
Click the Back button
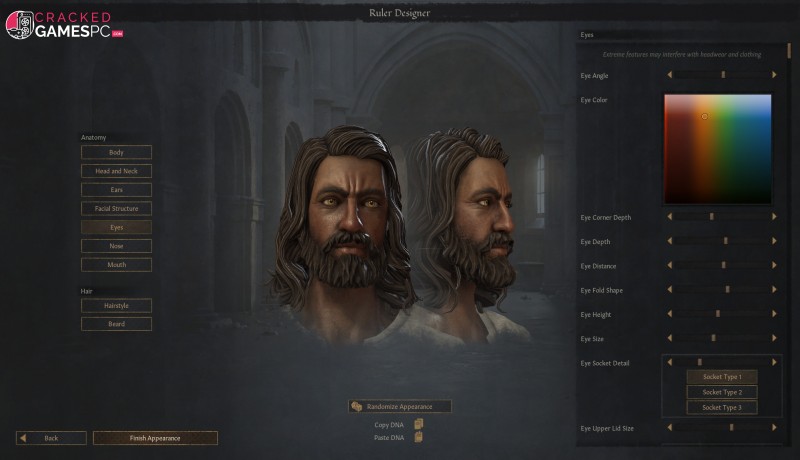coord(51,438)
